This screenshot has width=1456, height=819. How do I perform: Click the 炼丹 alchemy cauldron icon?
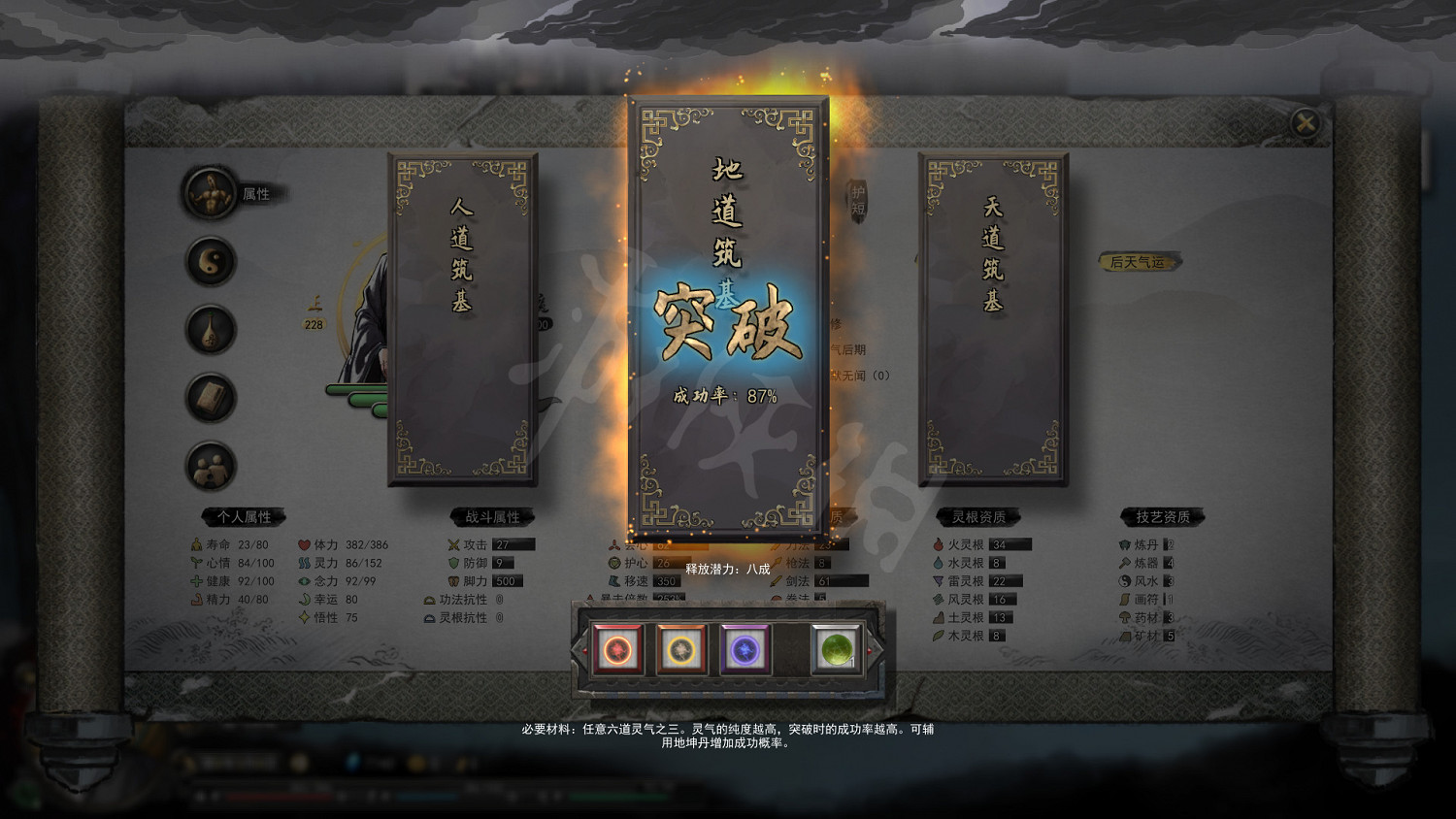[x=1125, y=544]
